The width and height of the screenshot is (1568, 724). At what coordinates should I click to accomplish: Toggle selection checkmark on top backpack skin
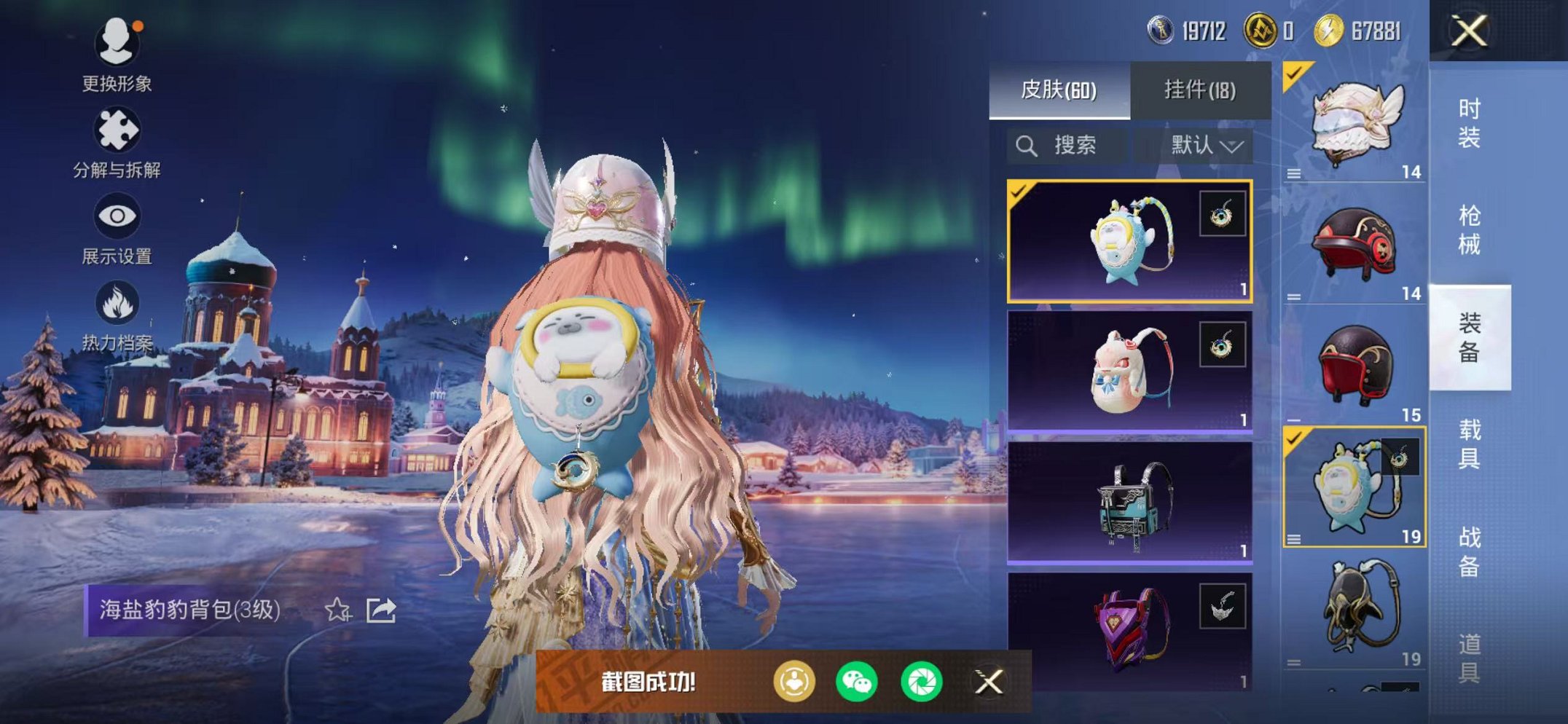click(1018, 192)
